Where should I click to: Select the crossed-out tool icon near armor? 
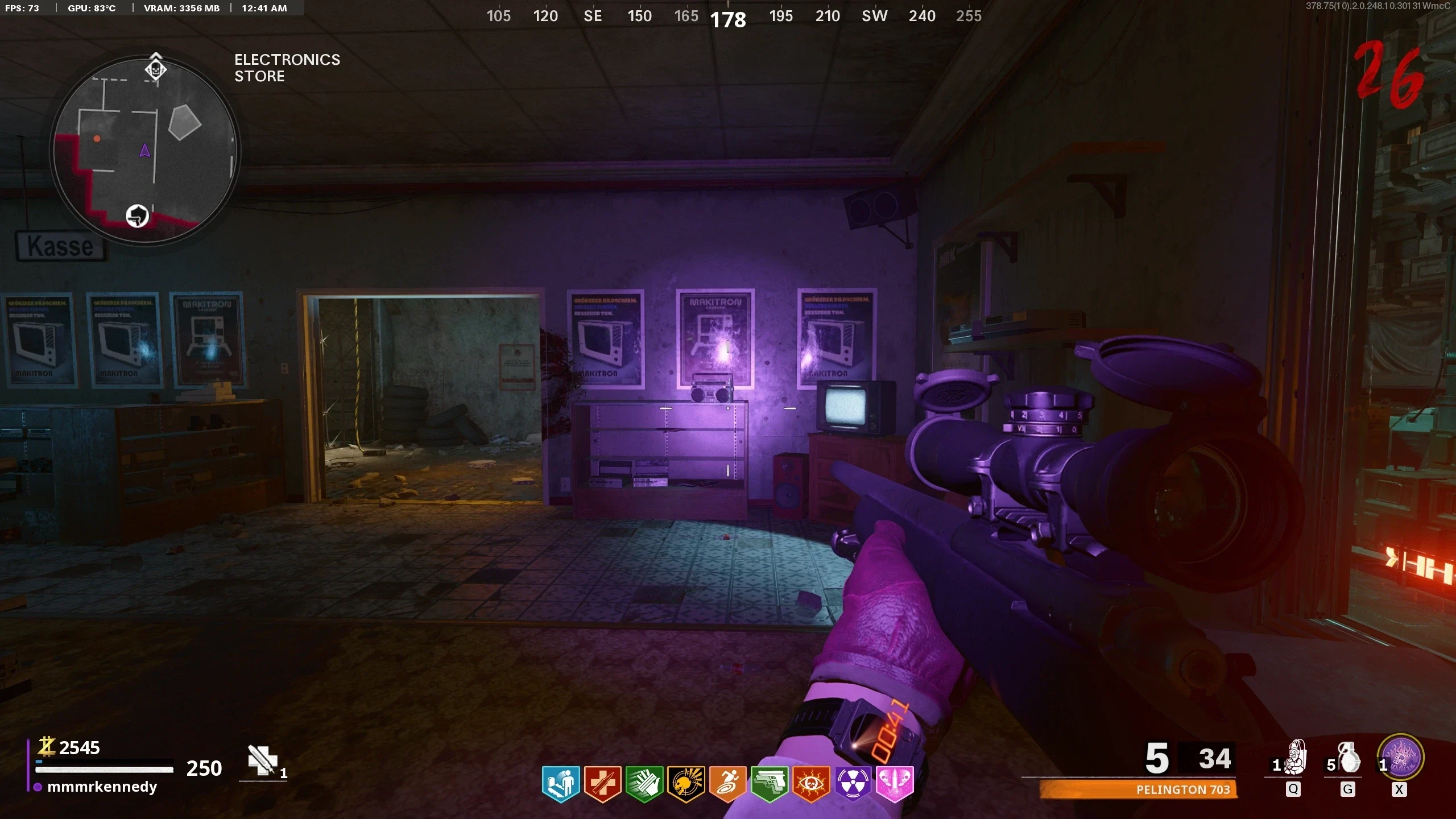tap(262, 760)
